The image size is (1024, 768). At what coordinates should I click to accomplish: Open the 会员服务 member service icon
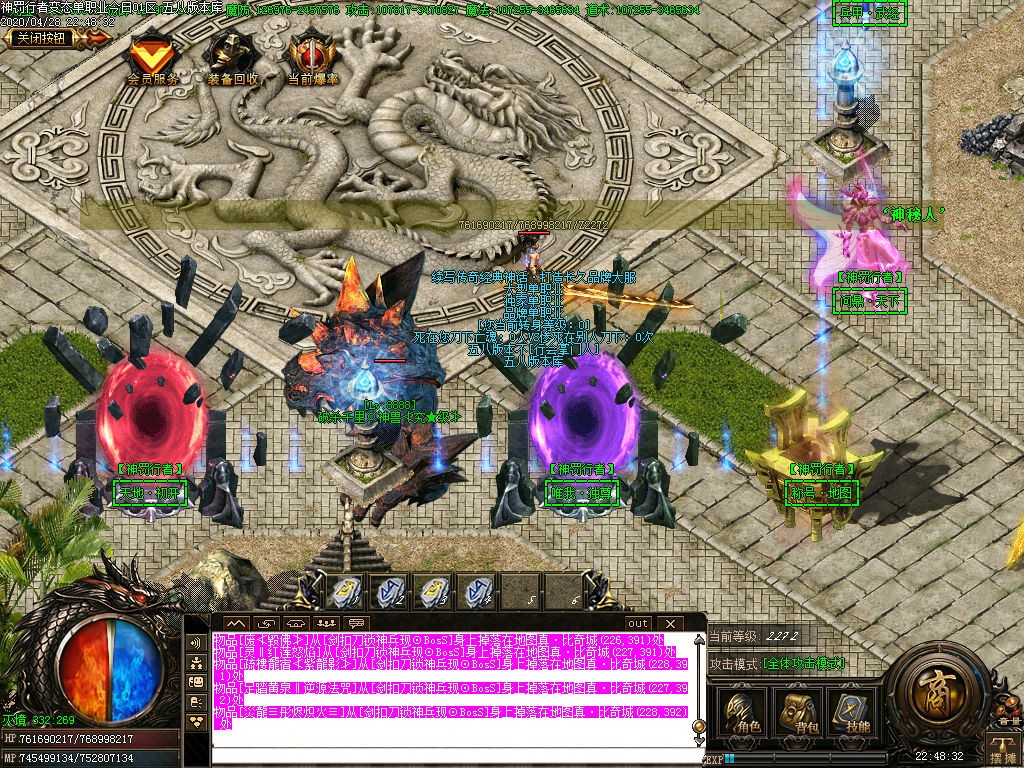point(152,56)
